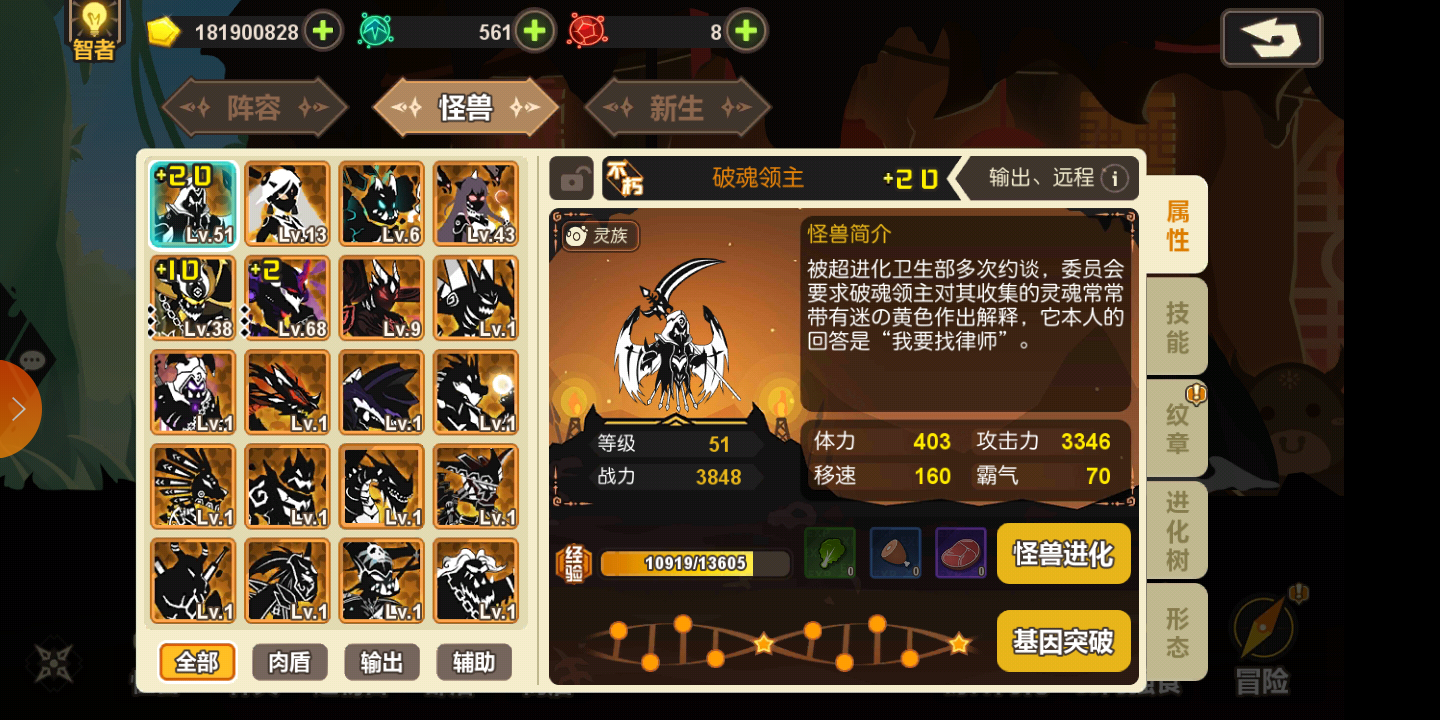Feed the lettuce EXP food item
Image resolution: width=1440 pixels, height=720 pixels.
829,553
